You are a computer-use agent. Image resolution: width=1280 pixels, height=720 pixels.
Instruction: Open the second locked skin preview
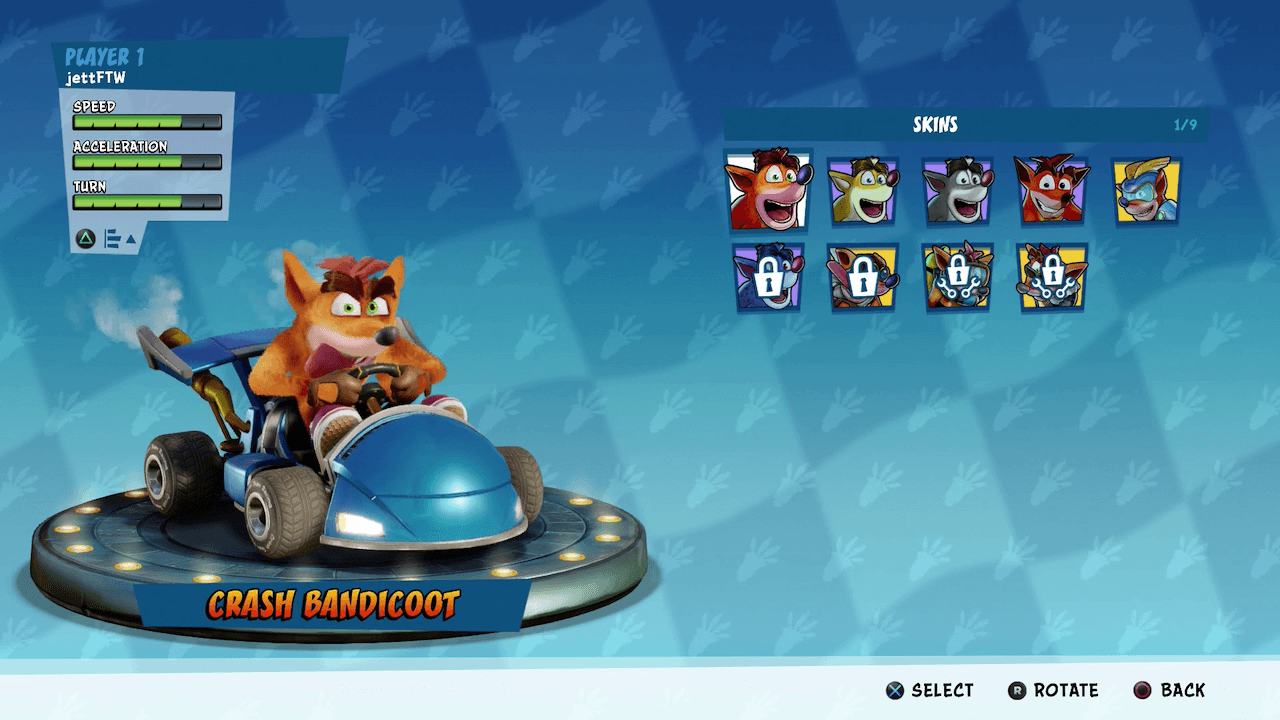(x=863, y=279)
